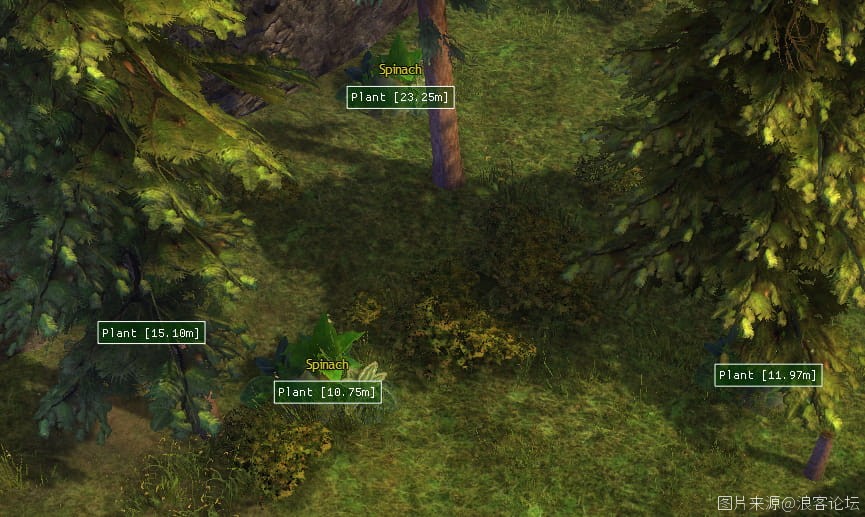The height and width of the screenshot is (517, 865).
Task: Choose the Plant marker at 10.75m
Action: coord(327,392)
